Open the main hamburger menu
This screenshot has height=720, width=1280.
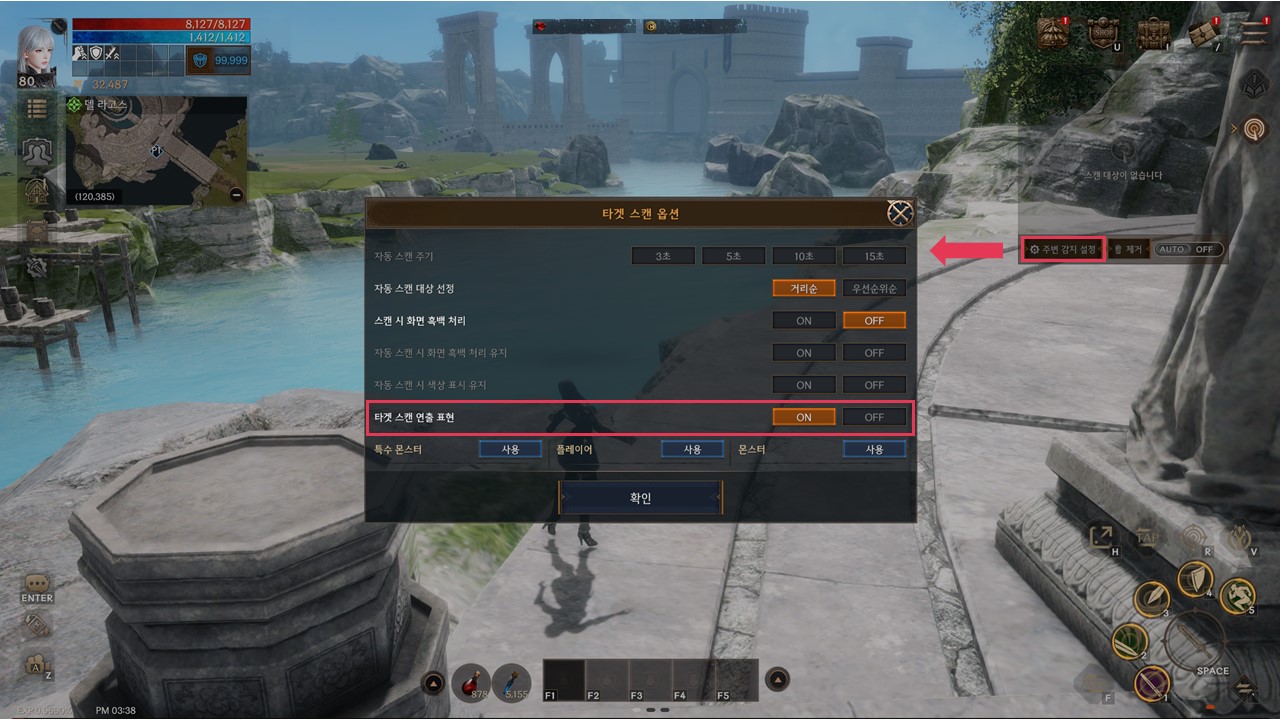pos(1251,33)
